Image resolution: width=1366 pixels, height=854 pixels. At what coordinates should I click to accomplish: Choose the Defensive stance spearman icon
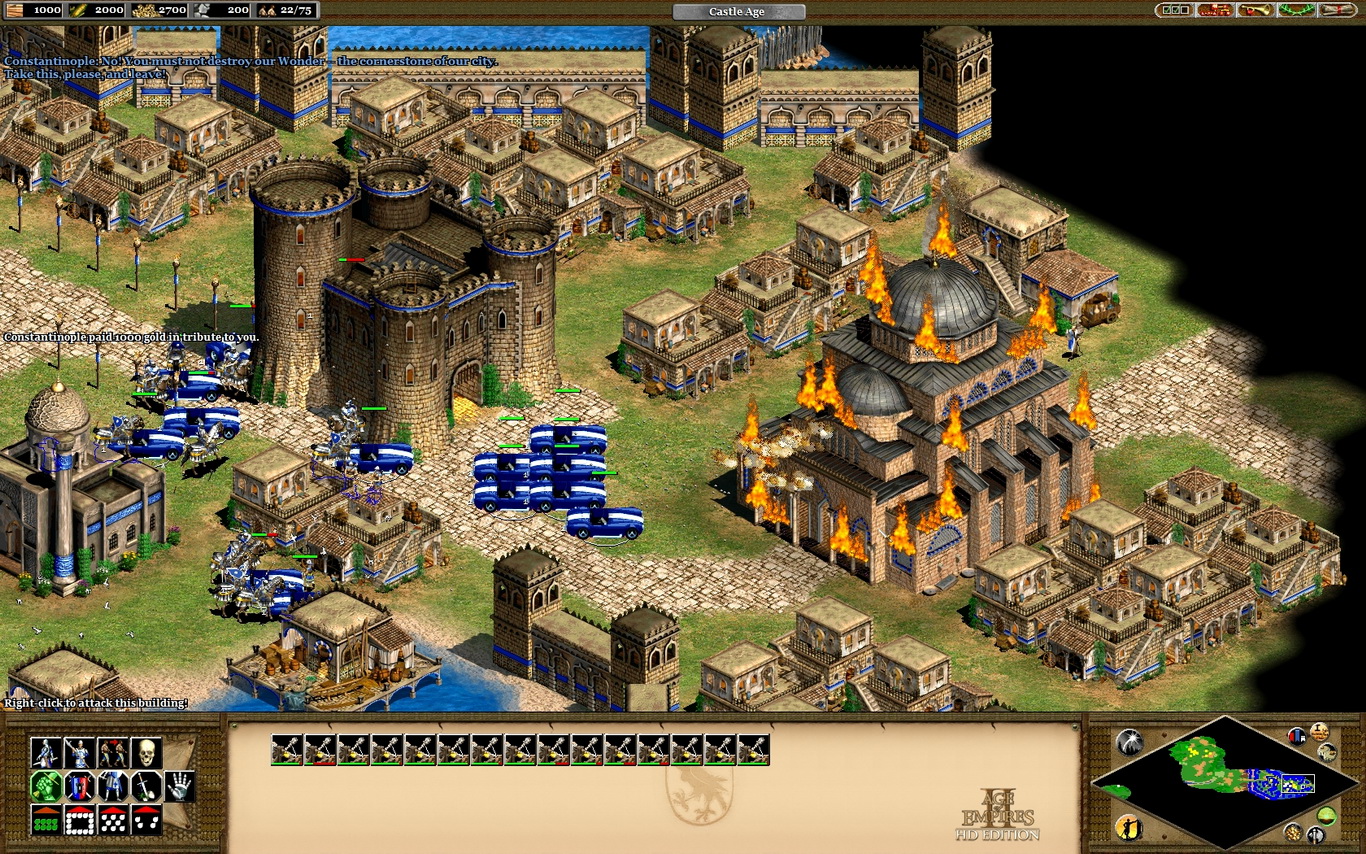[79, 752]
